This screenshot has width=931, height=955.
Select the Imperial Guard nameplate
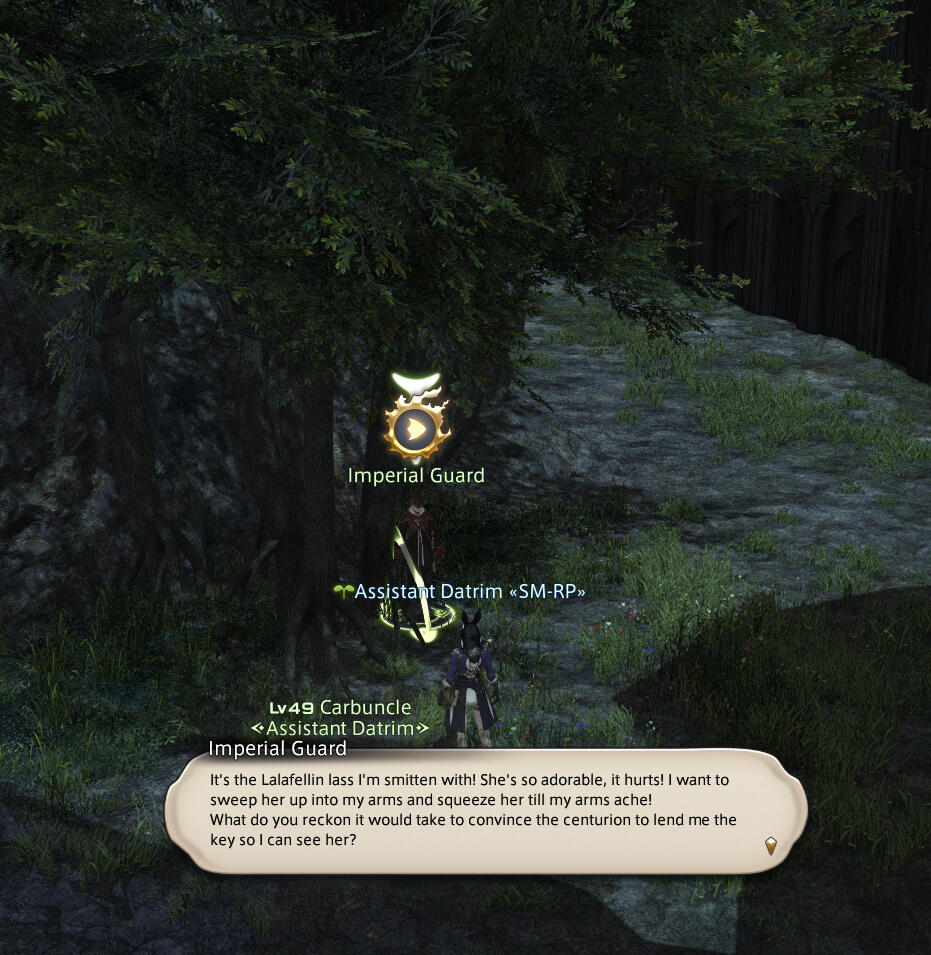[416, 476]
